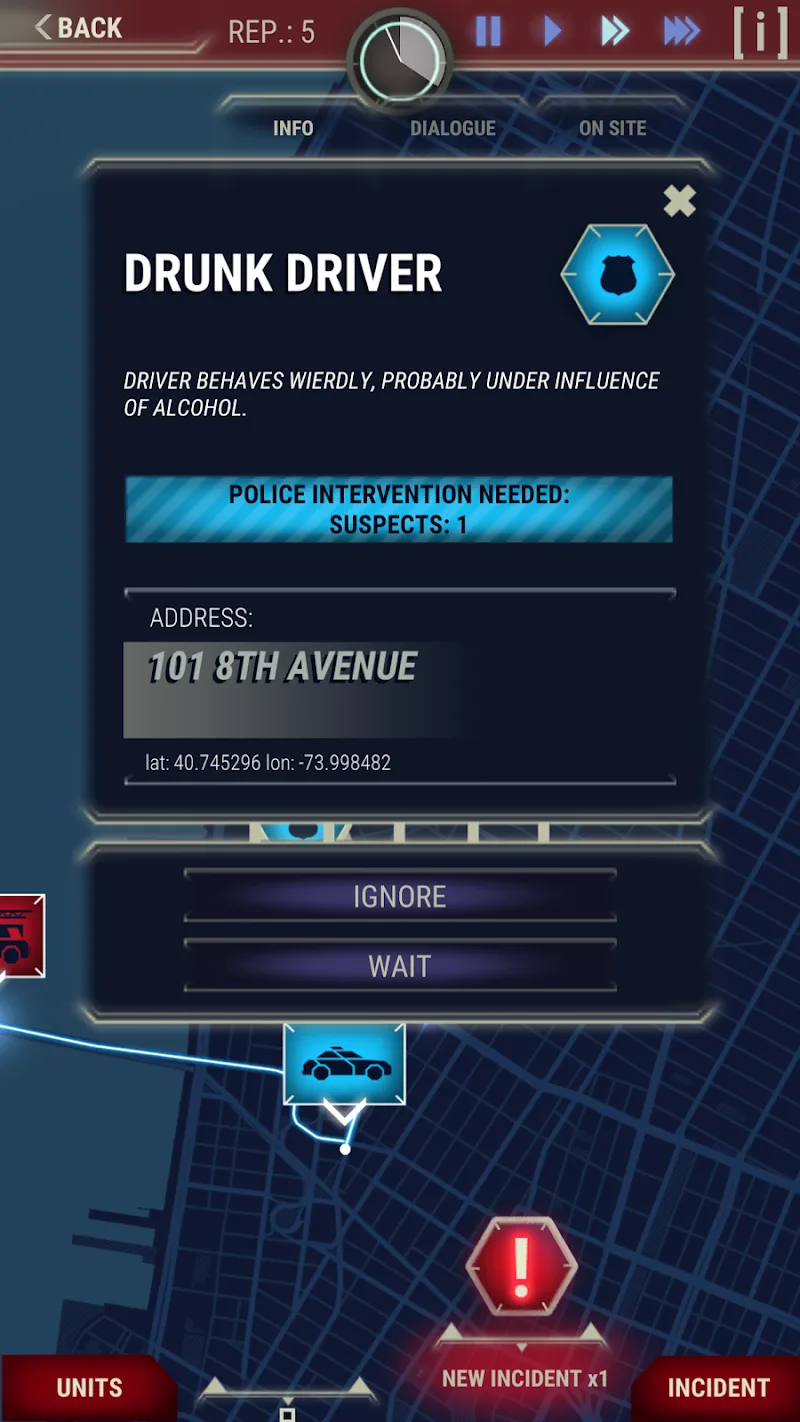Open the DIALOGUE tab
Screen dimensions: 800x1422
pyautogui.click(x=453, y=128)
